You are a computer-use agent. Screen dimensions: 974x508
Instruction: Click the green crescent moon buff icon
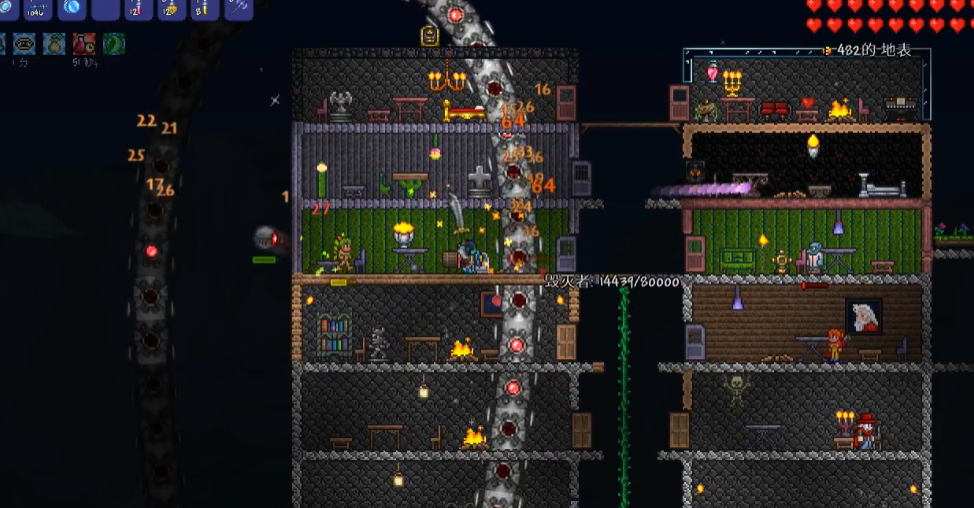click(114, 44)
